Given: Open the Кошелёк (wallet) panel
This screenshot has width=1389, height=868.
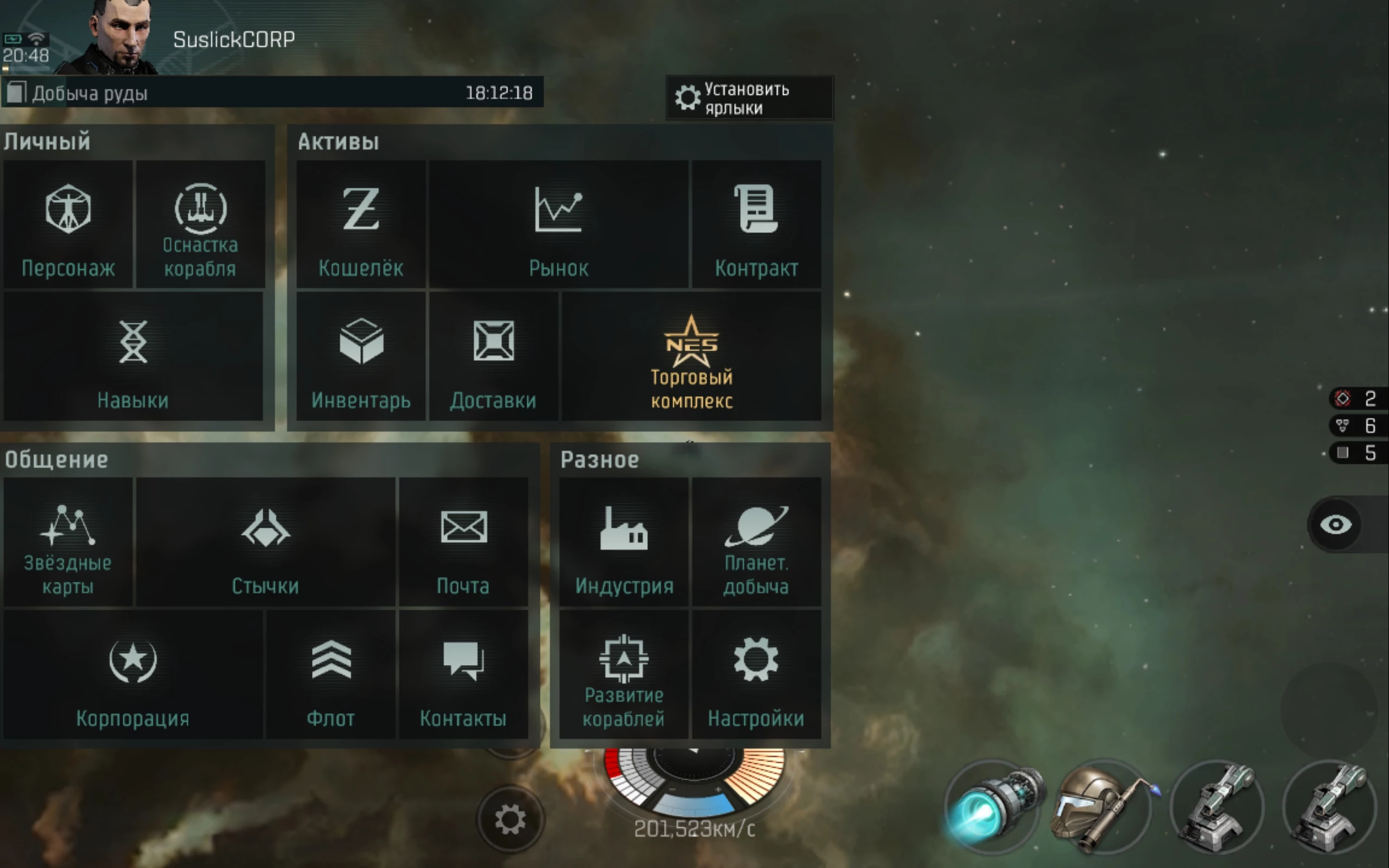Looking at the screenshot, I should pos(360,227).
